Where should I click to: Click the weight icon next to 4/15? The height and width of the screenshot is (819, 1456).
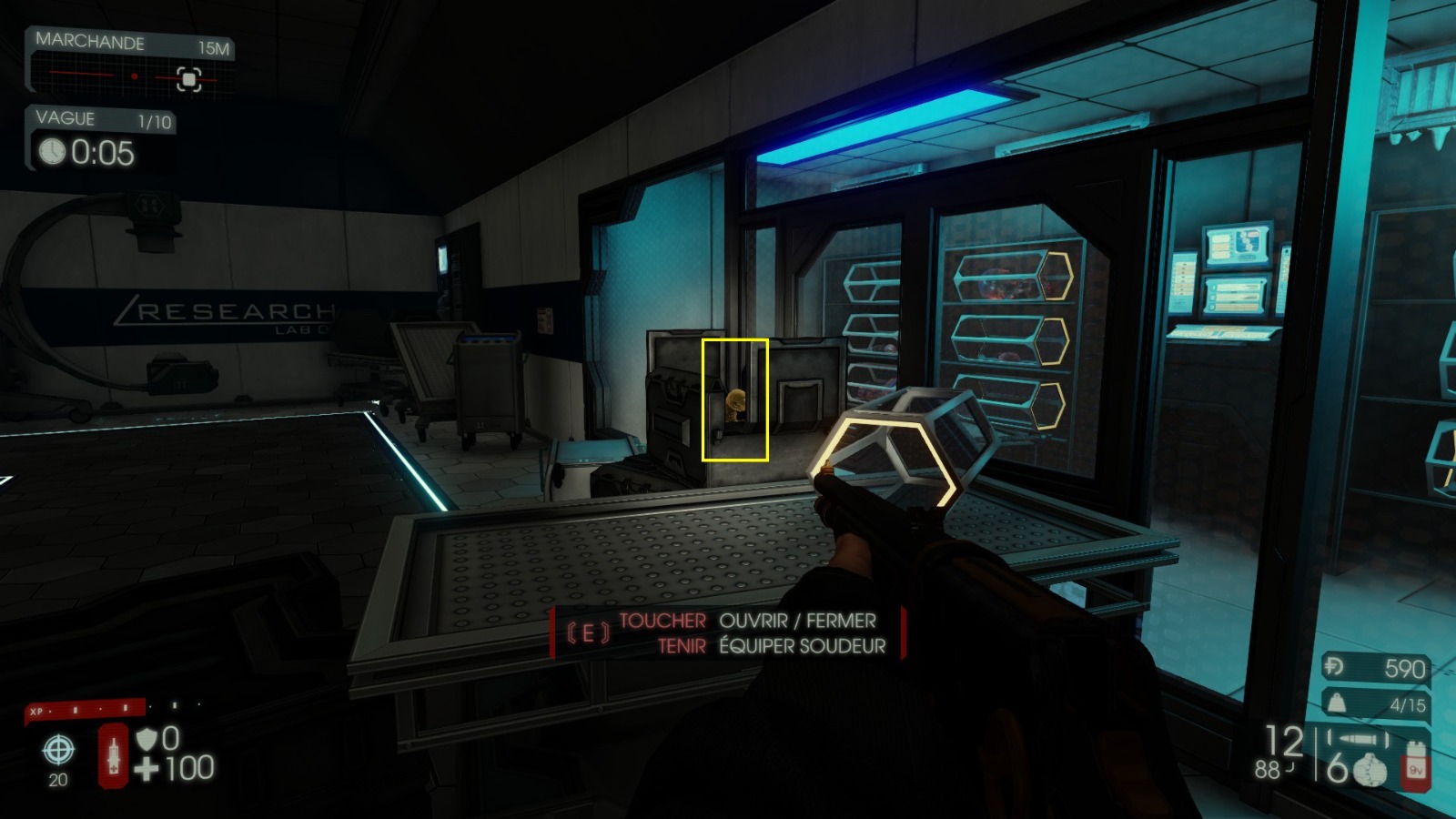coord(1338,703)
